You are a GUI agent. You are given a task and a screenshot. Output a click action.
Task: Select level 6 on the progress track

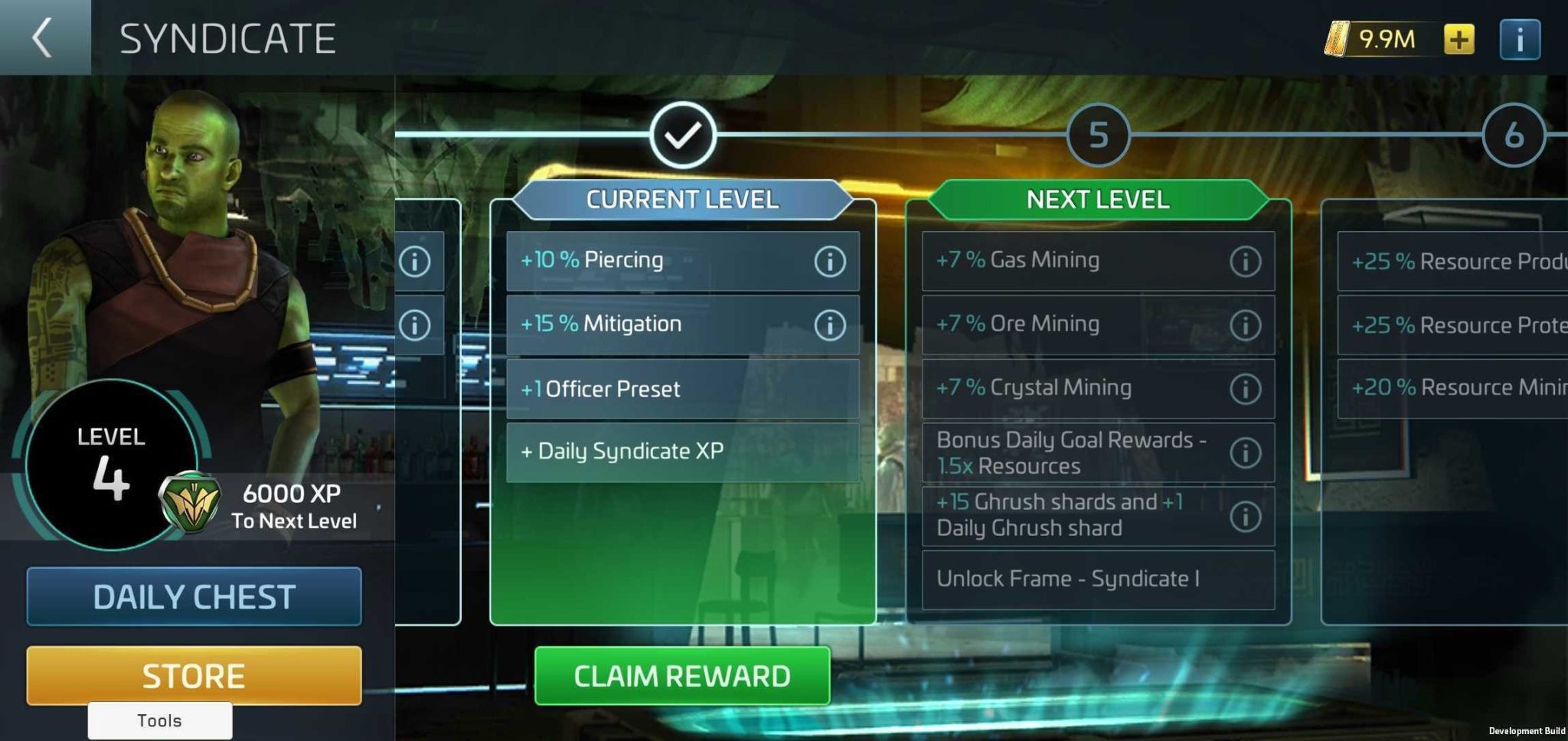point(1513,136)
